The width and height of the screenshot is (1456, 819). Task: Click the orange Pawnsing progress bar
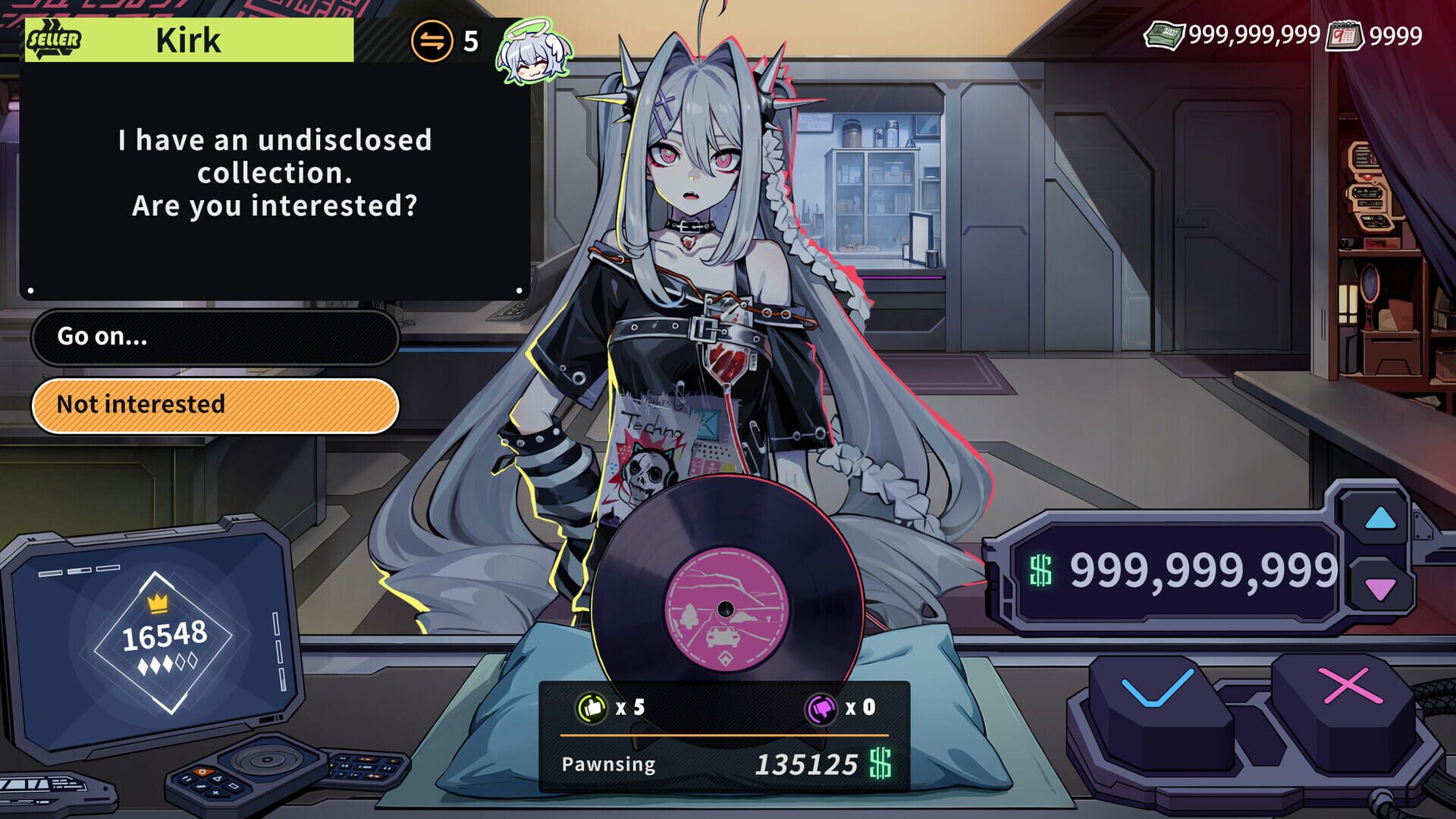tap(724, 733)
